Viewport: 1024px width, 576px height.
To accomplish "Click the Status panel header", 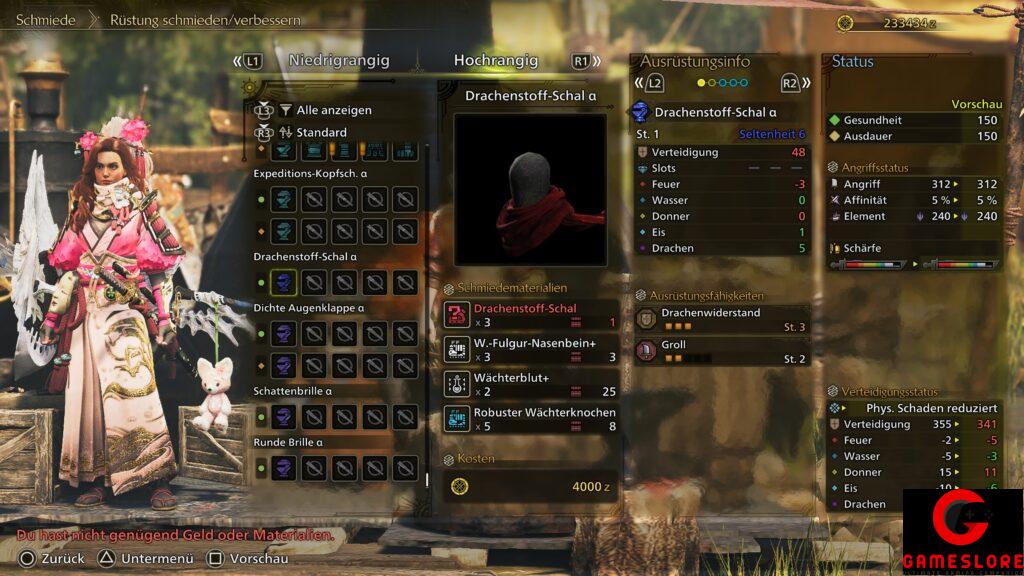I will [853, 61].
